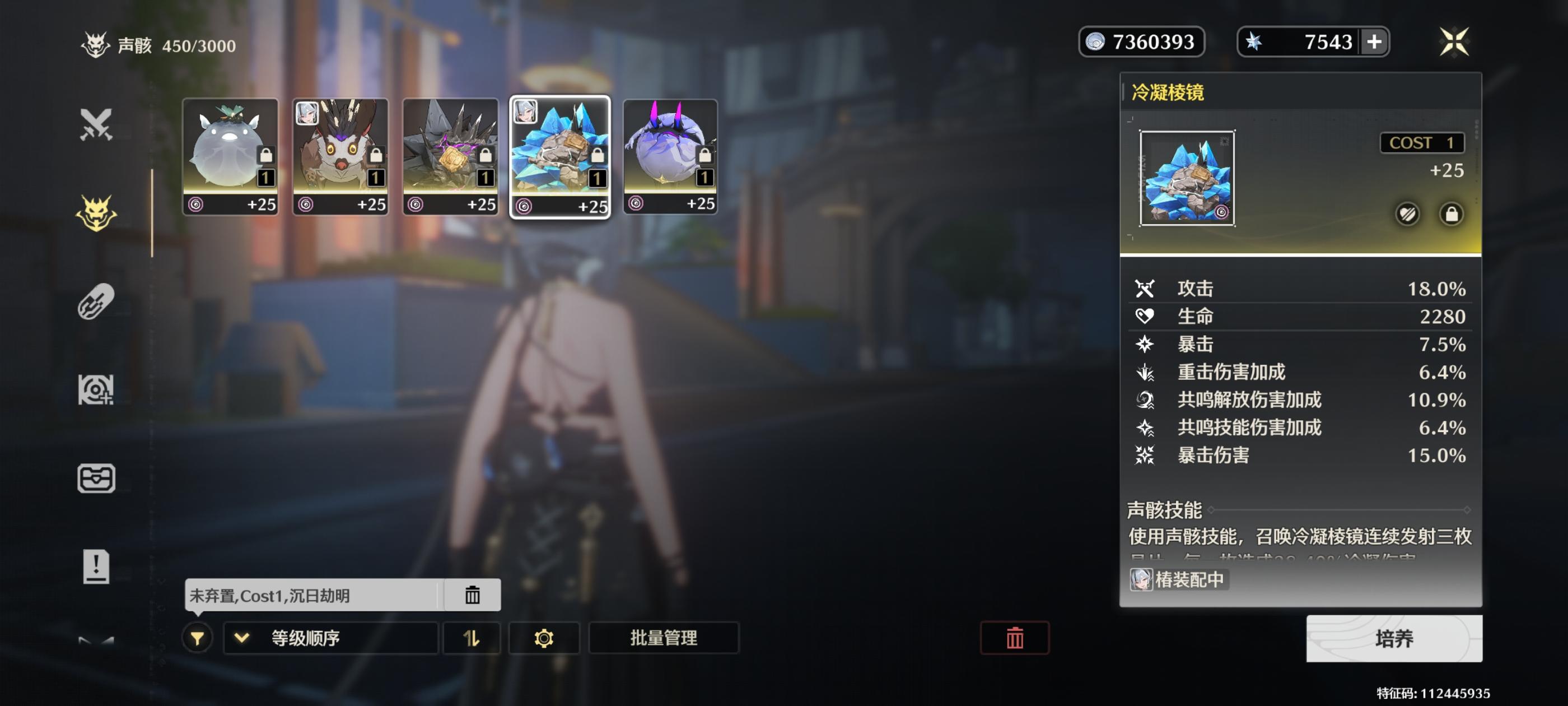Open the supply chest sidebar icon
This screenshot has width=1568, height=706.
(x=97, y=478)
